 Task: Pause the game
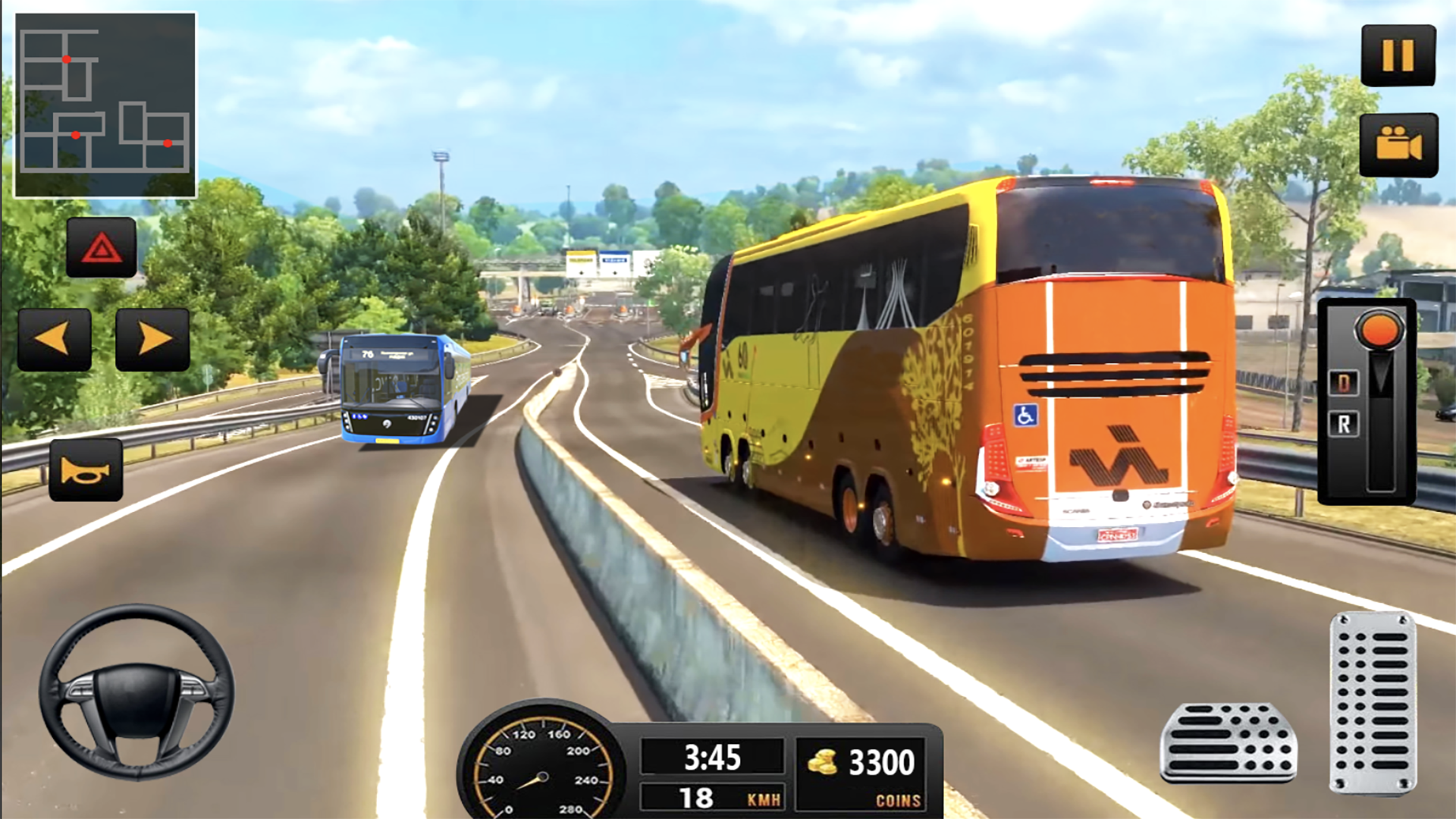(x=1398, y=55)
